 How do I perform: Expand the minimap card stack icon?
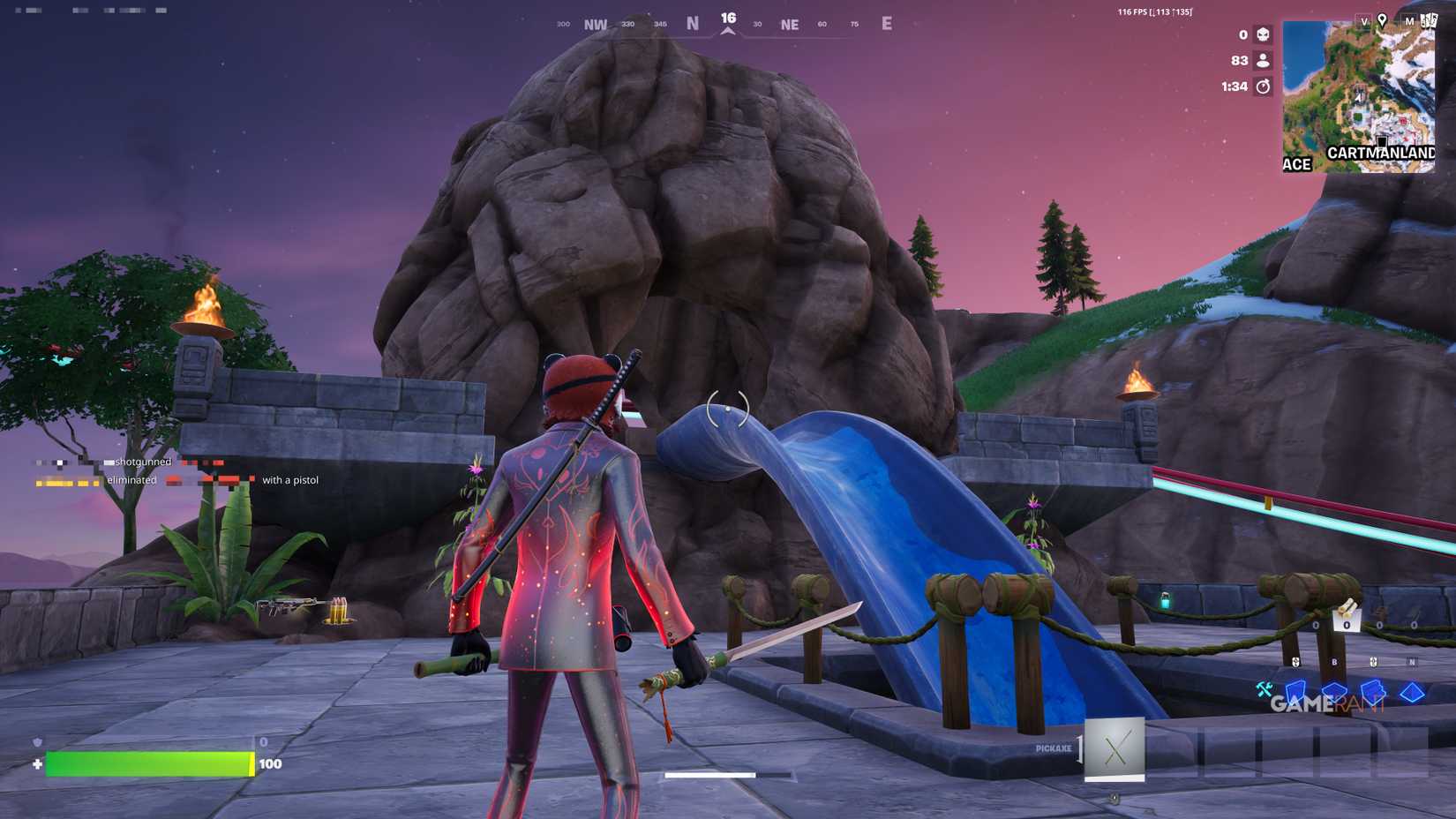click(x=1429, y=20)
